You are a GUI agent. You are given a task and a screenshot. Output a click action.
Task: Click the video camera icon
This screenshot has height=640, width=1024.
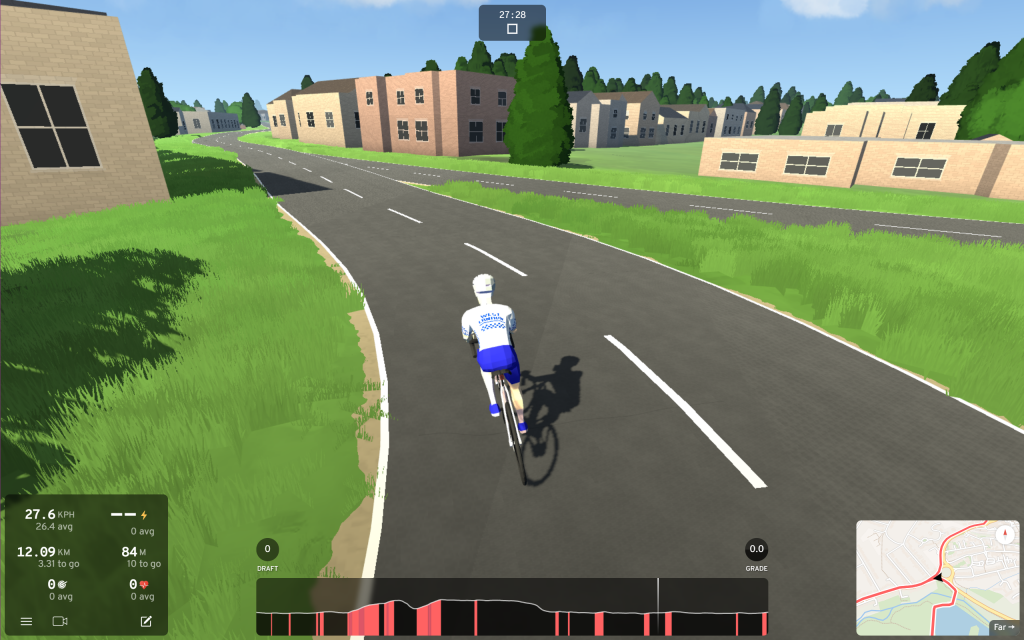[x=60, y=621]
